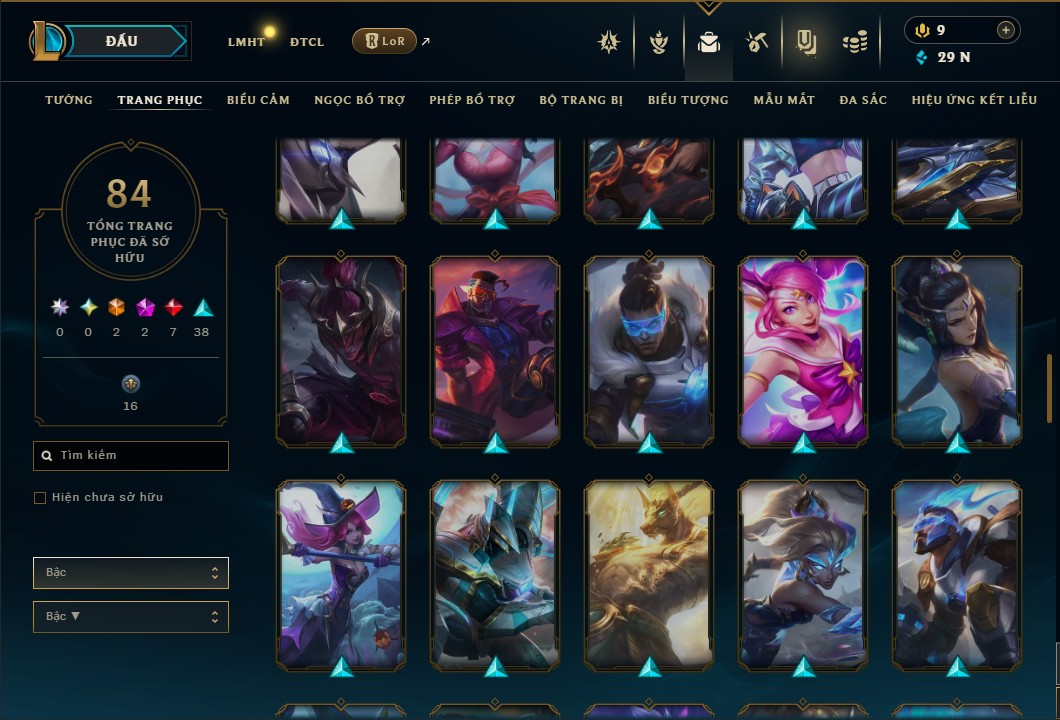Image resolution: width=1060 pixels, height=720 pixels.
Task: Open the BIỂU TƯỢNG tab
Action: pyautogui.click(x=688, y=100)
